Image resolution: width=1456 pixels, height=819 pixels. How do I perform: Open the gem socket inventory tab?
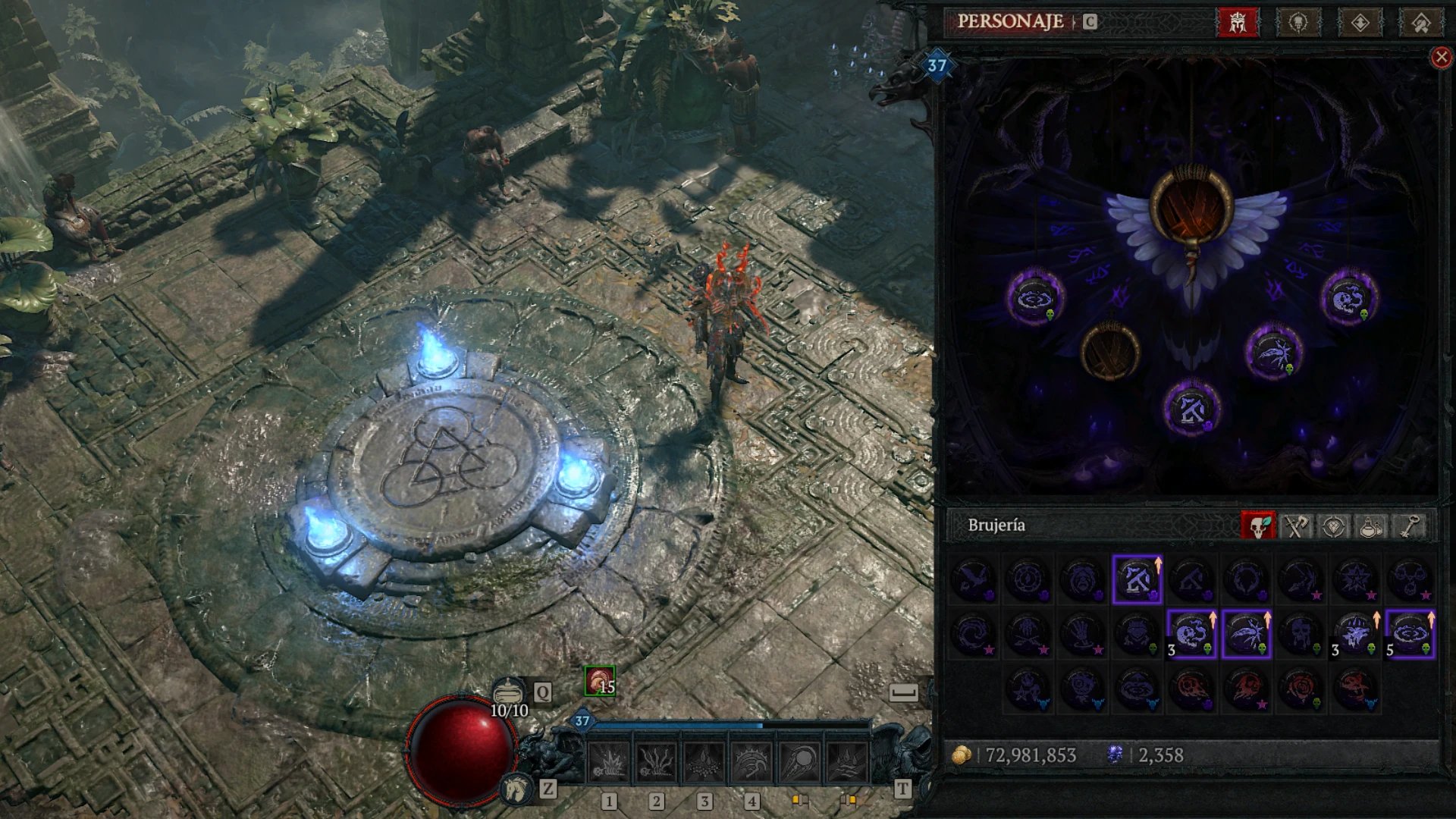pos(1334,526)
